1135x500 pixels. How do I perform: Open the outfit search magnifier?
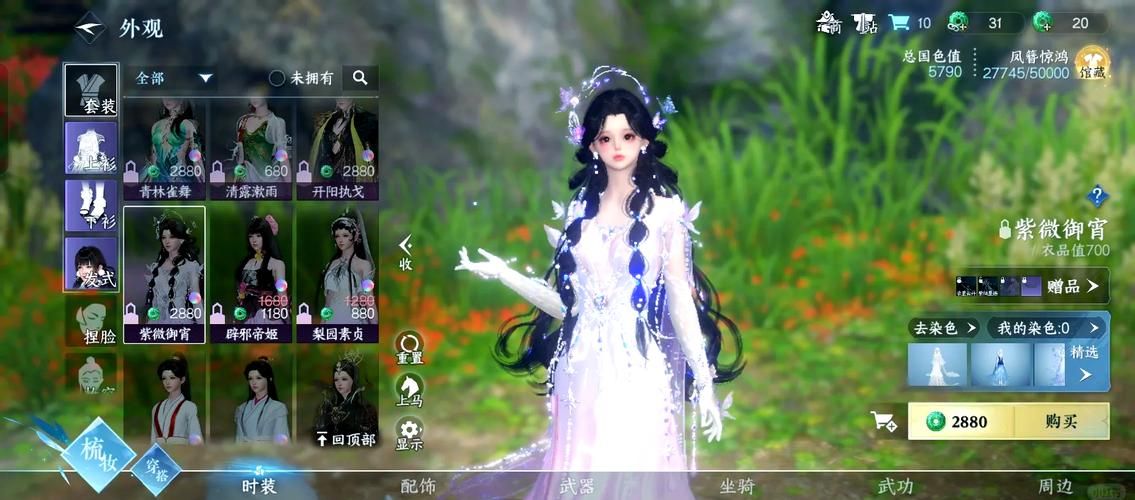coord(360,77)
